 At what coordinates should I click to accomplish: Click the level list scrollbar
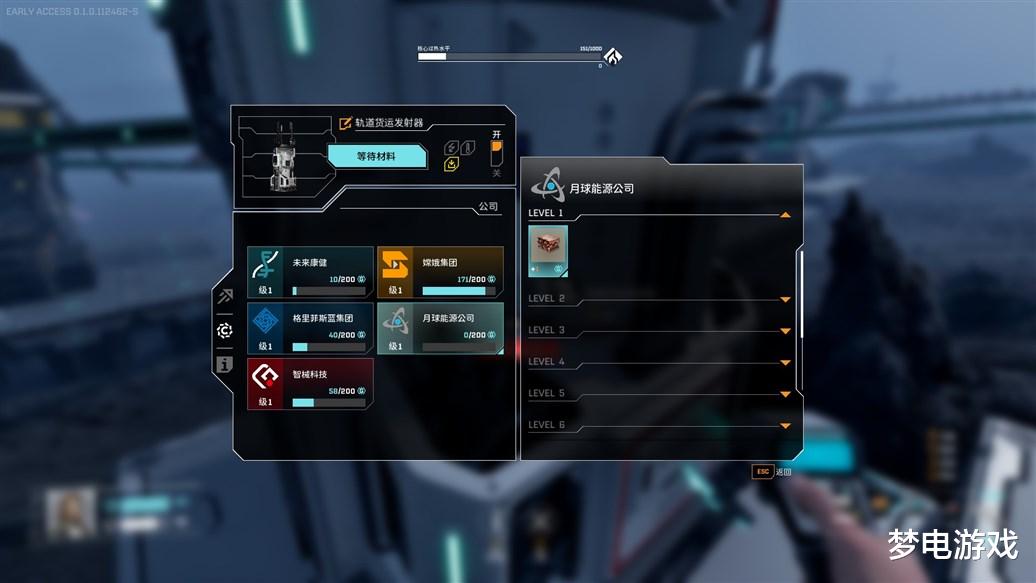click(800, 293)
